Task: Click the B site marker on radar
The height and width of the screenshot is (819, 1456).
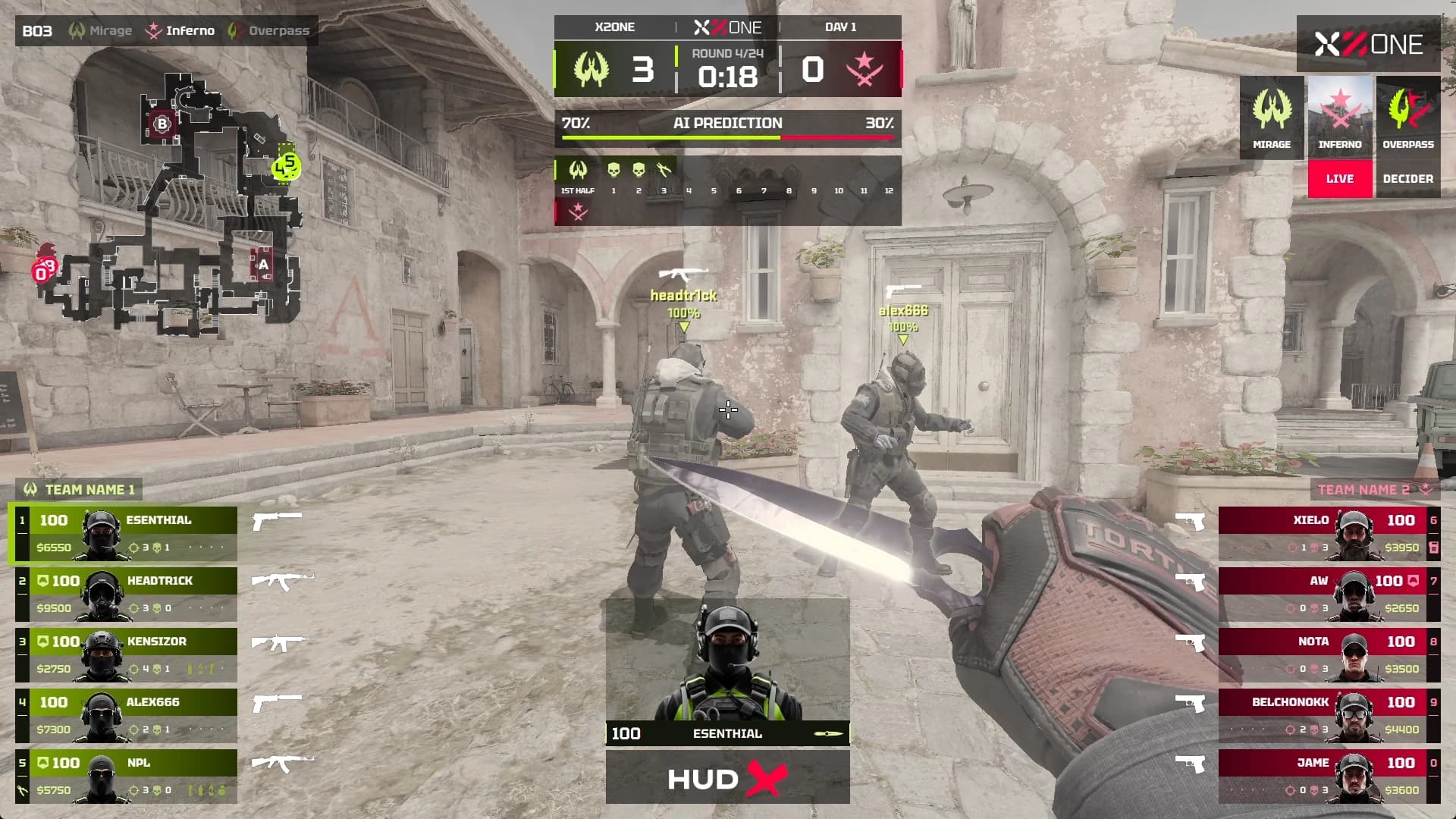Action: 162,124
